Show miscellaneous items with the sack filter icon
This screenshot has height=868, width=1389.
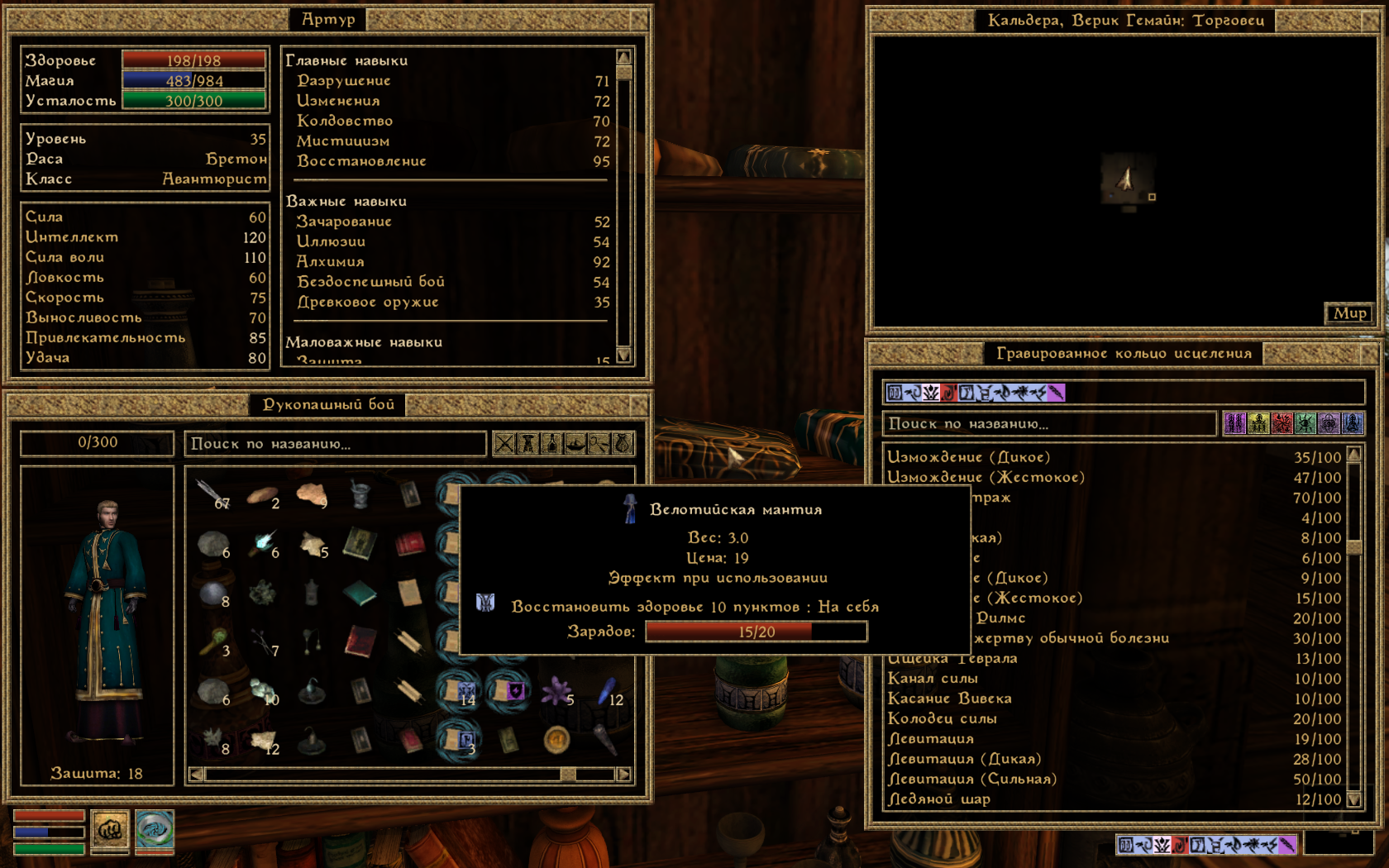click(623, 444)
